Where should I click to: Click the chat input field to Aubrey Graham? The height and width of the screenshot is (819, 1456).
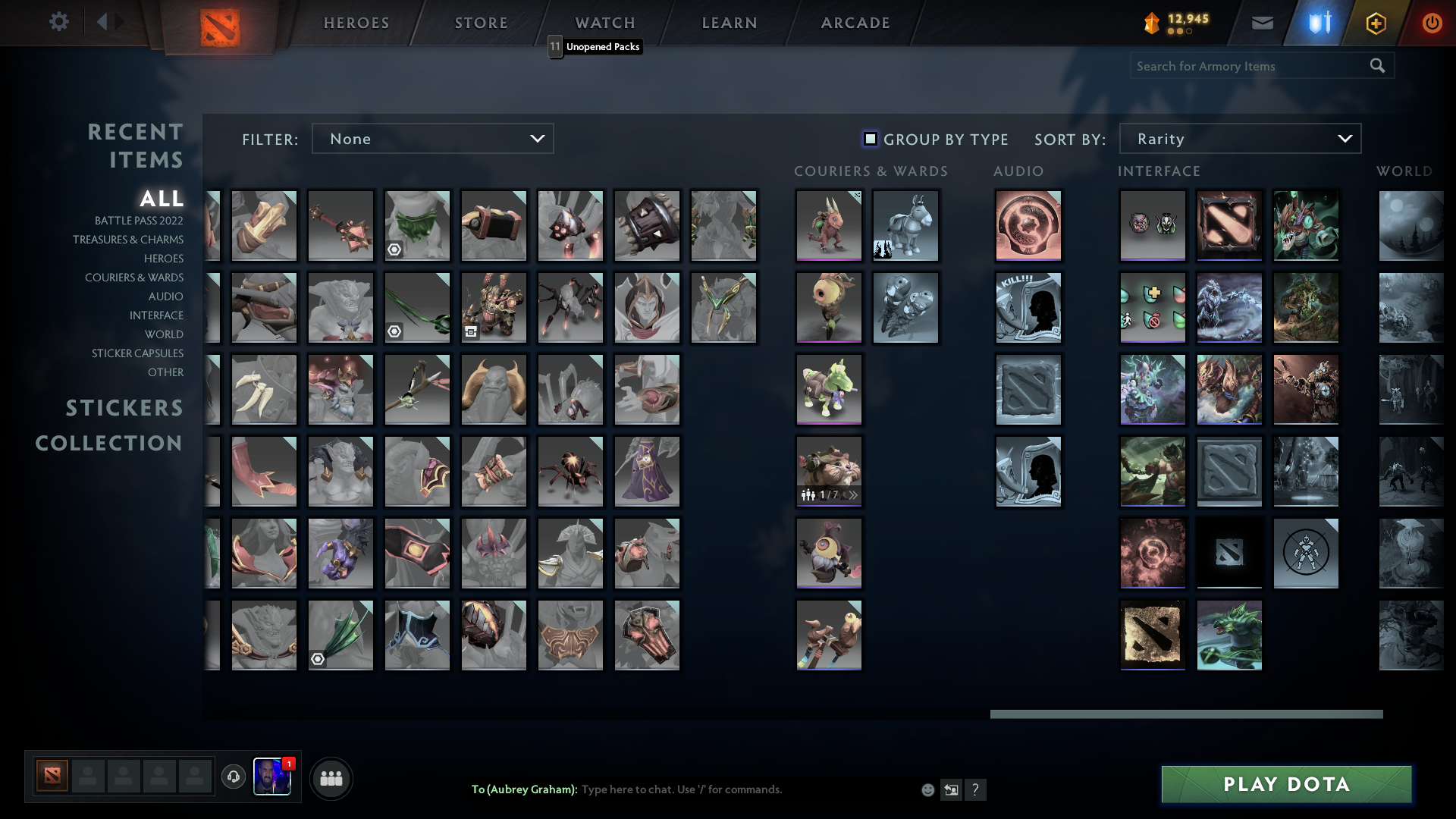coord(720,789)
